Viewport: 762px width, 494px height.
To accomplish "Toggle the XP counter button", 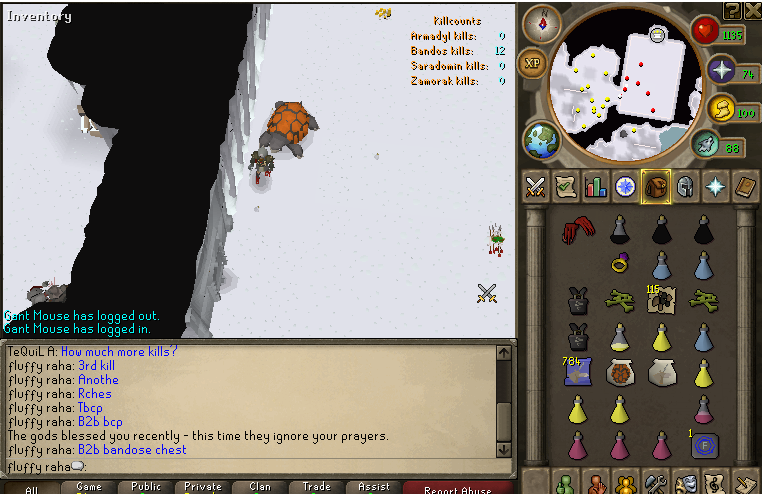I will tap(533, 62).
